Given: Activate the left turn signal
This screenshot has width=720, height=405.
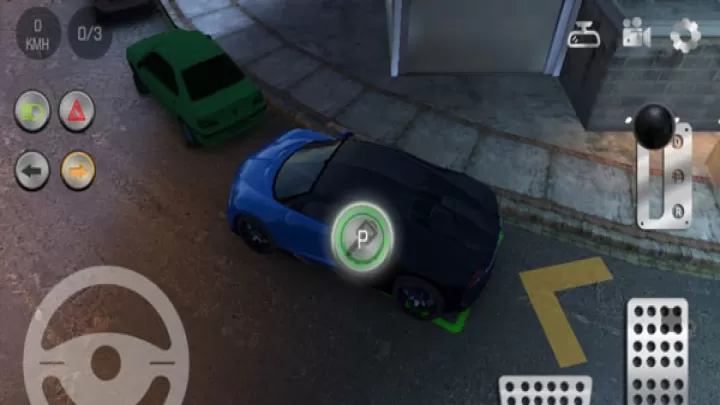Looking at the screenshot, I should click(x=32, y=170).
